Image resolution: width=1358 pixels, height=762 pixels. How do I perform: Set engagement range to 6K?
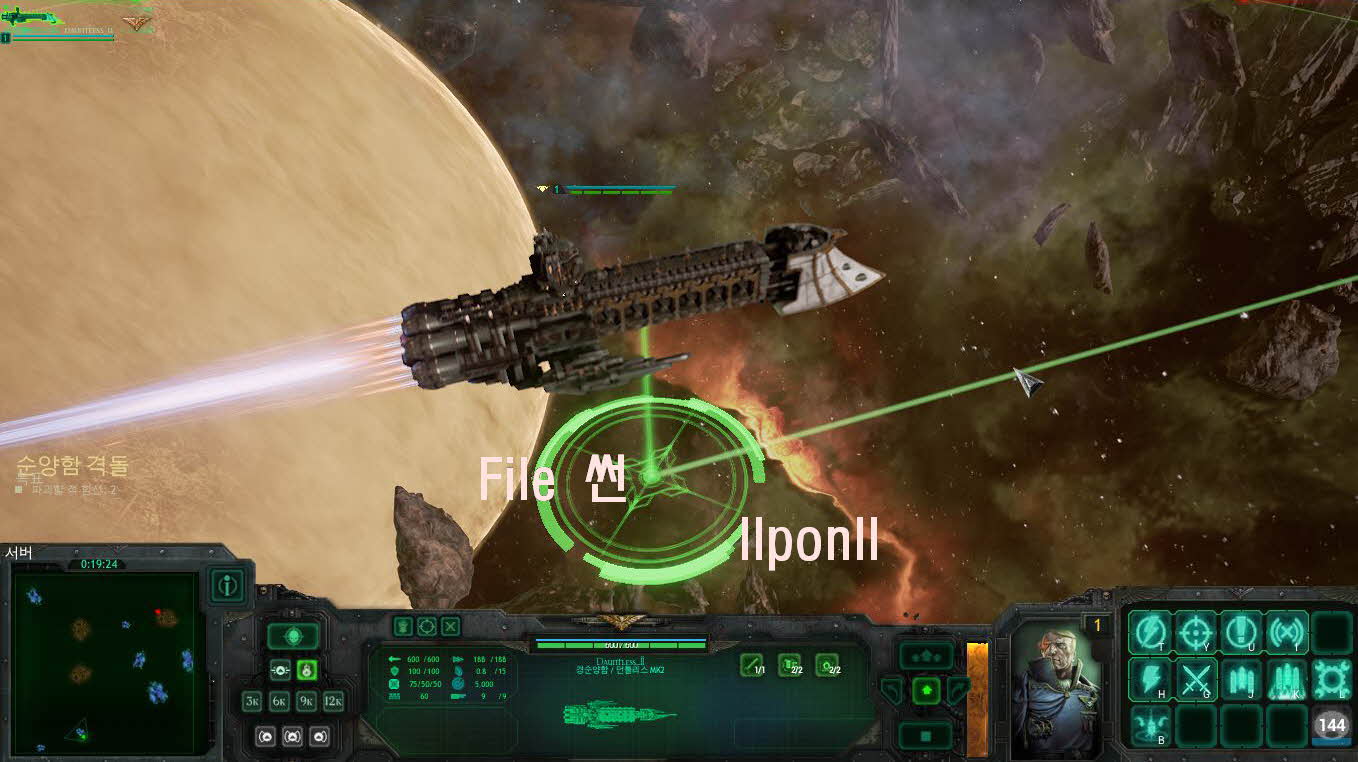280,702
